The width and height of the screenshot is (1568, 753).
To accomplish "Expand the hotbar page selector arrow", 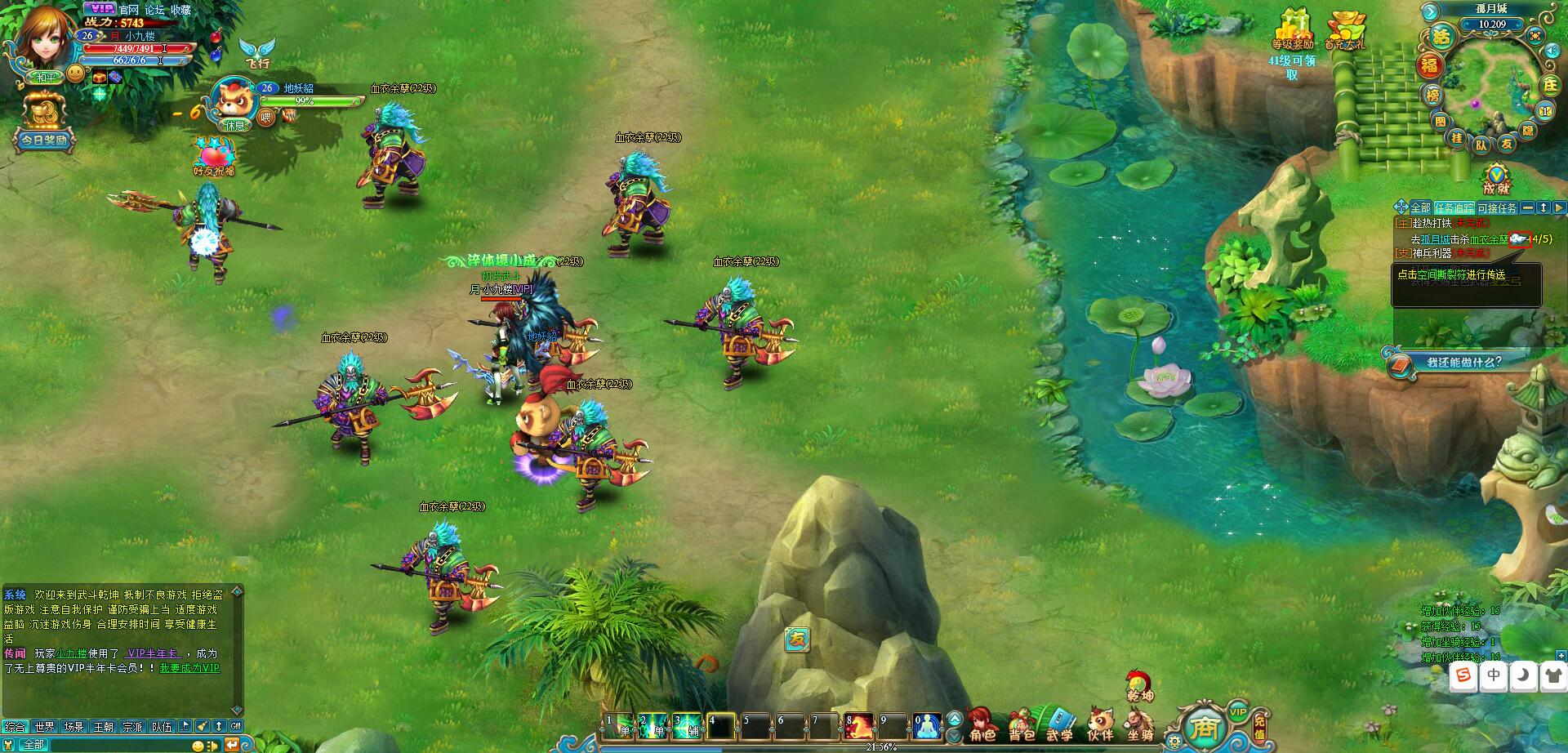I will 953,716.
